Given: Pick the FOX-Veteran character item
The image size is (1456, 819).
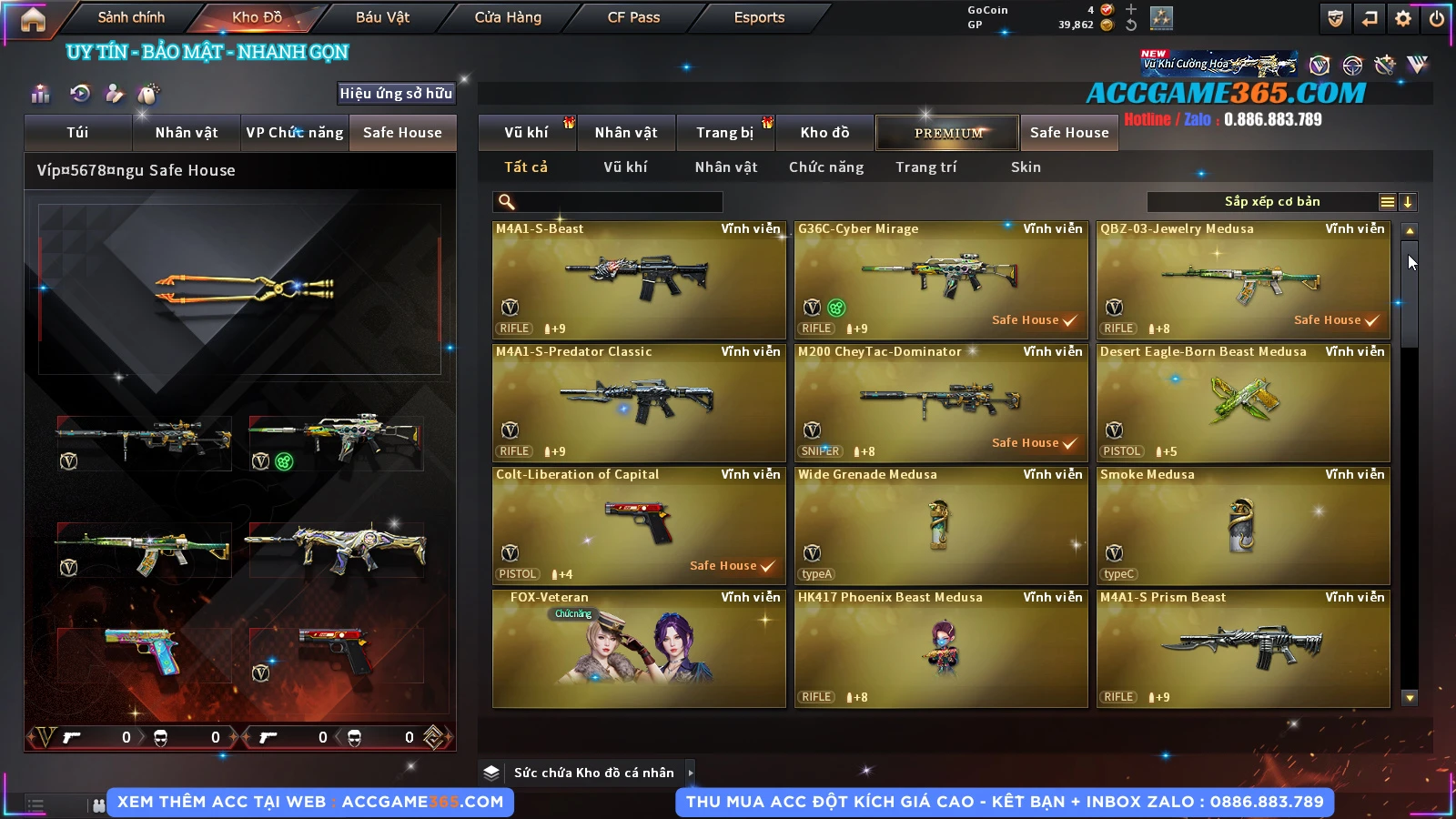Looking at the screenshot, I should point(638,648).
